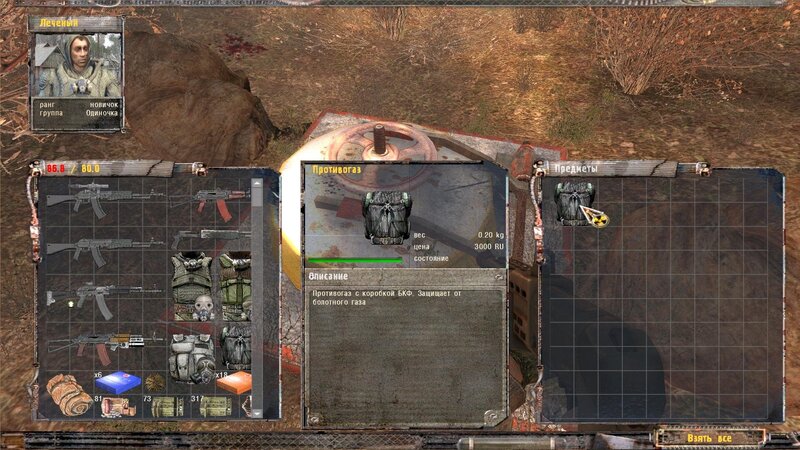The height and width of the screenshot is (450, 800).
Task: Select the gas mask in the loot container
Action: [573, 203]
